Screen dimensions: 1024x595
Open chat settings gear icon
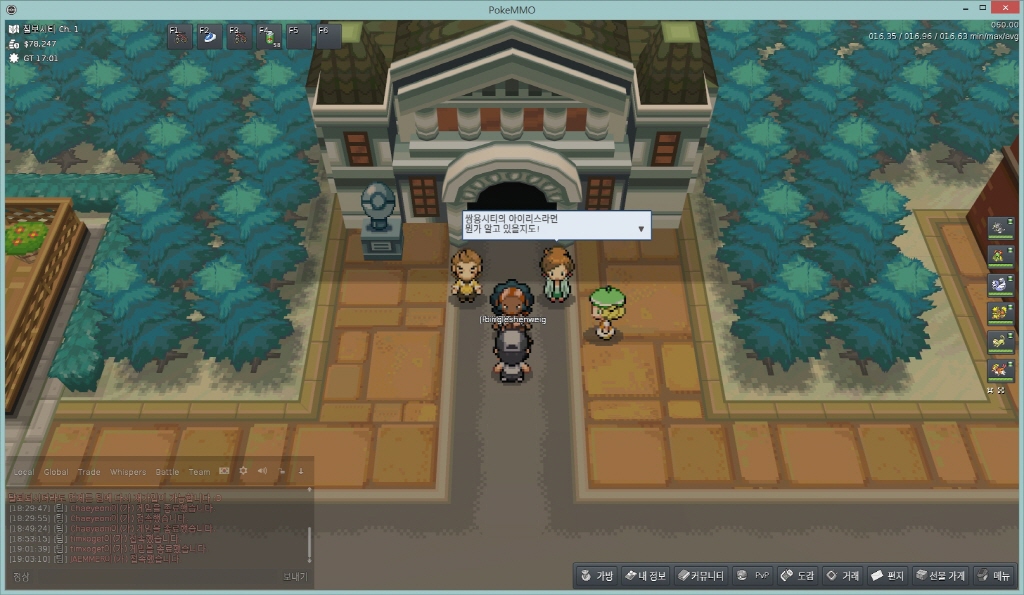[x=243, y=471]
